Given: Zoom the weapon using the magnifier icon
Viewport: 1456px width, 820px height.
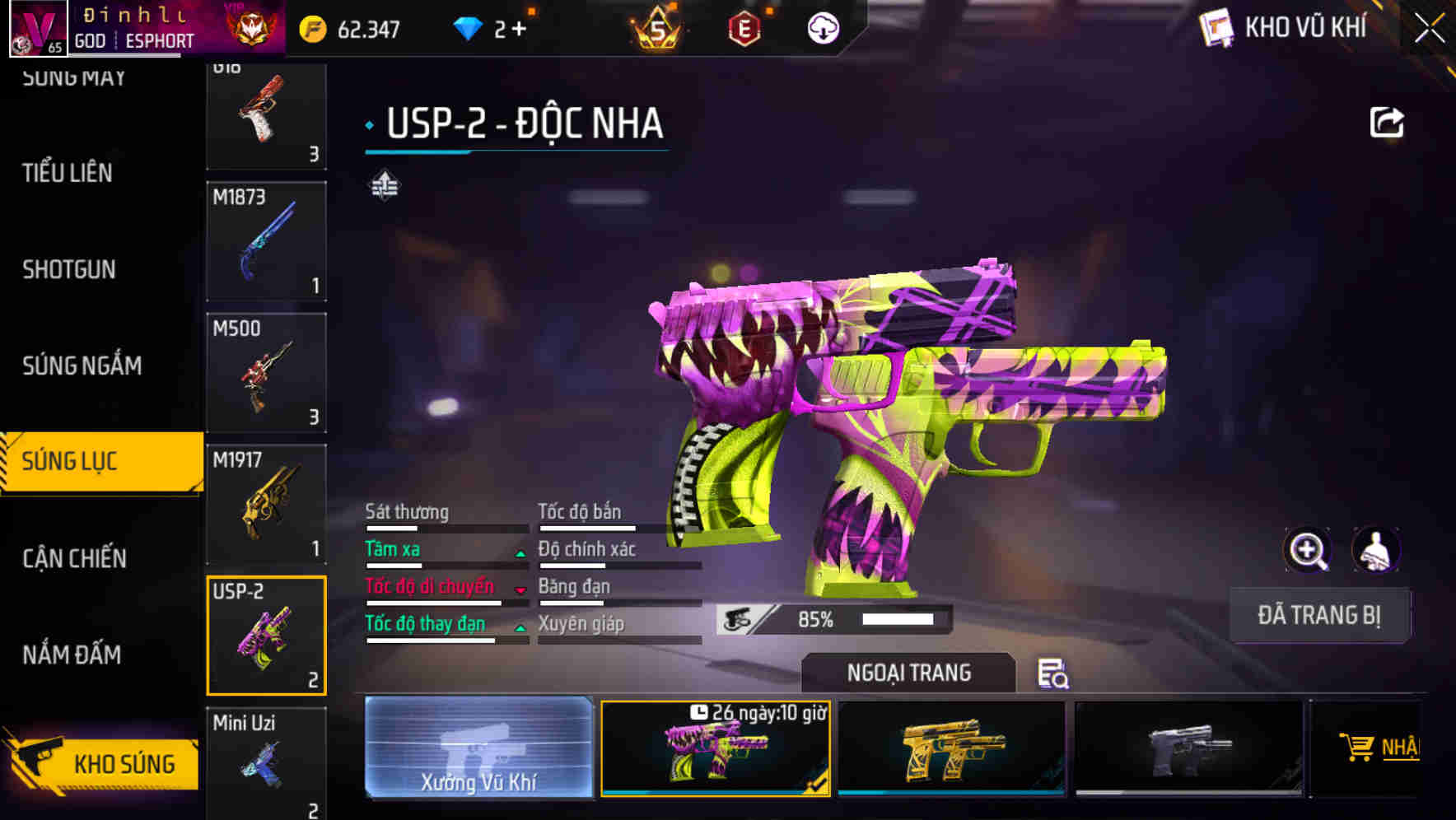Looking at the screenshot, I should click(x=1309, y=550).
